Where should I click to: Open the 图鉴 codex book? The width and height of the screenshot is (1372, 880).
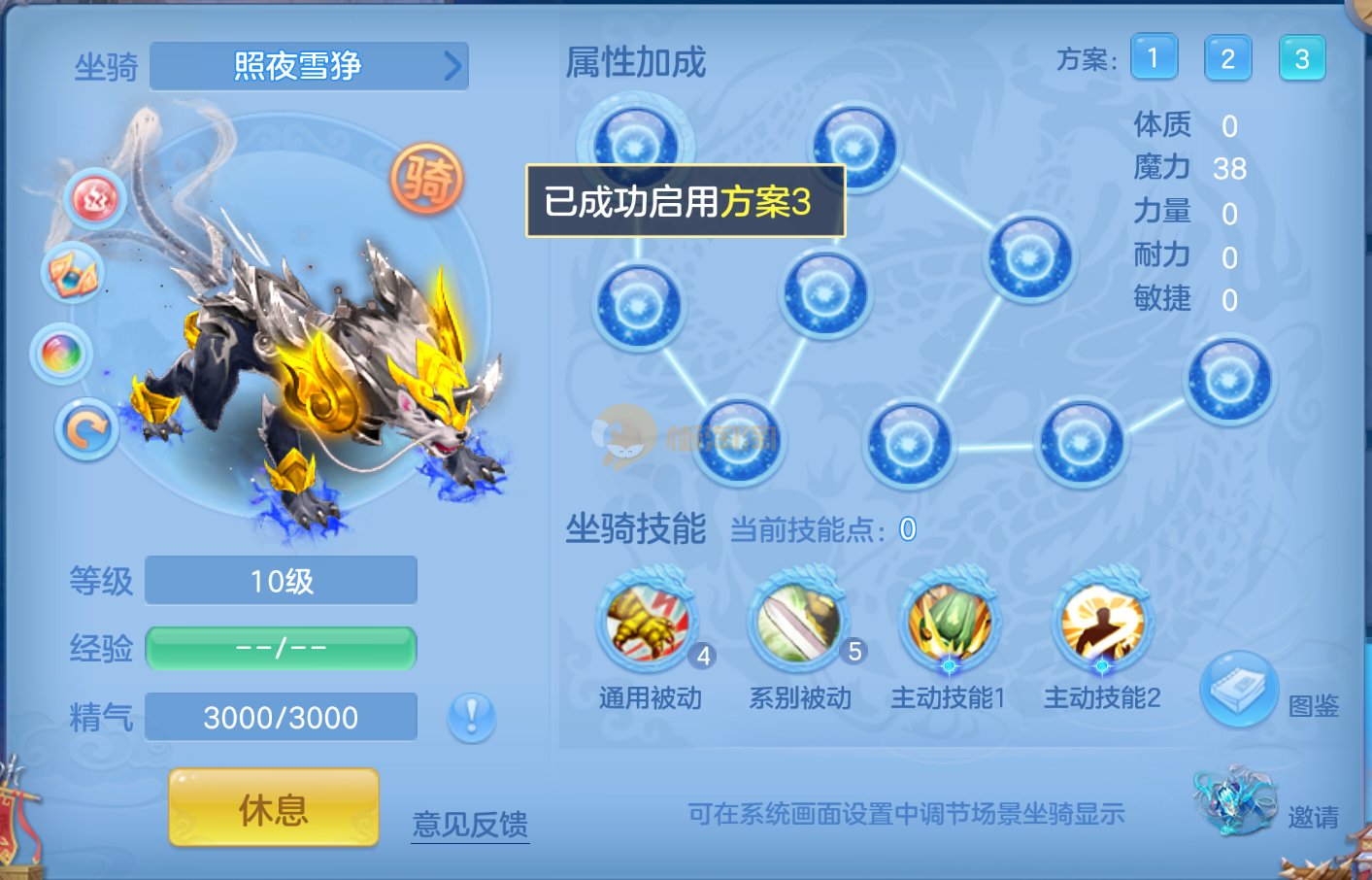pos(1238,690)
